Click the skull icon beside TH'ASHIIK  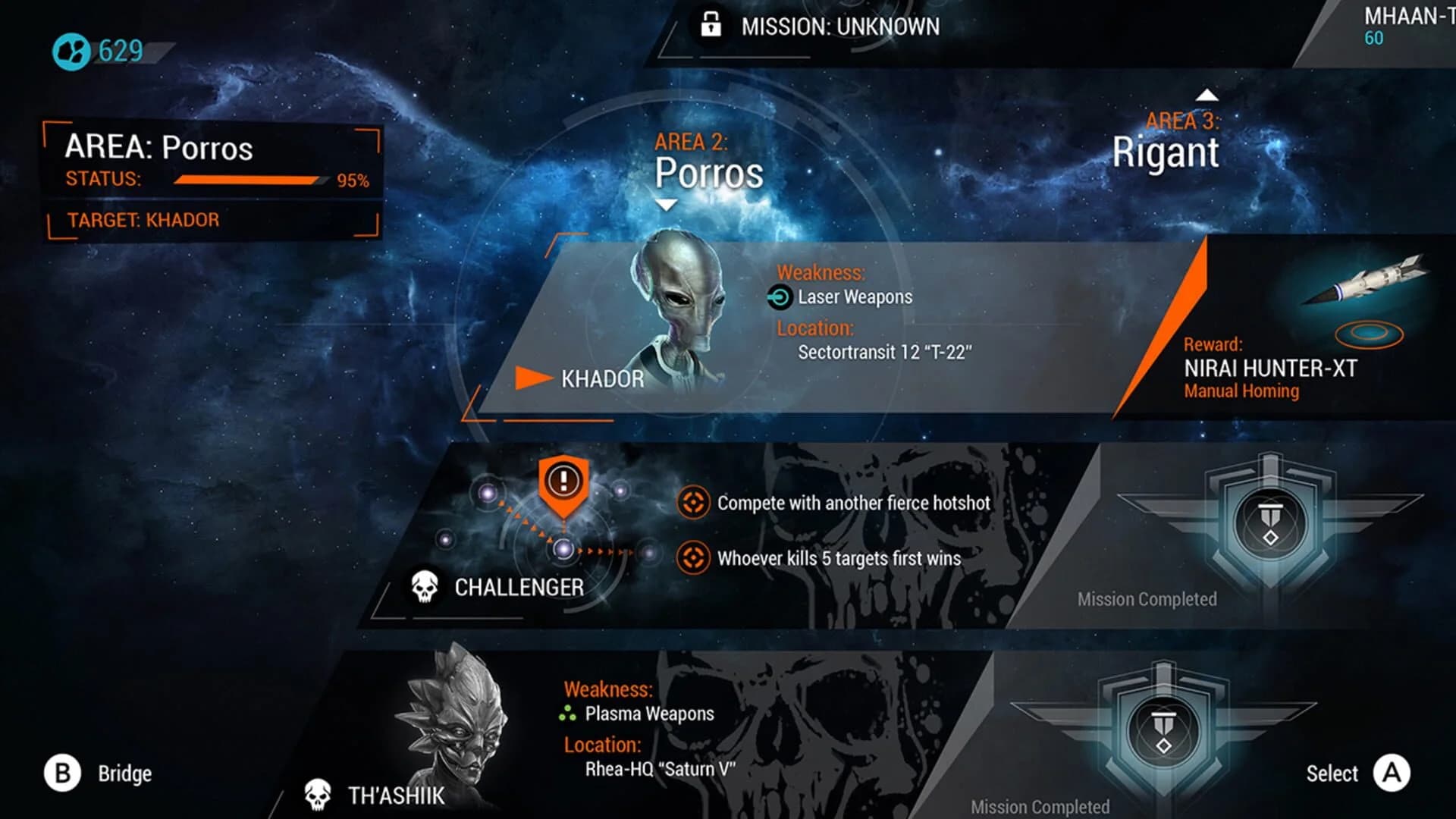[316, 794]
